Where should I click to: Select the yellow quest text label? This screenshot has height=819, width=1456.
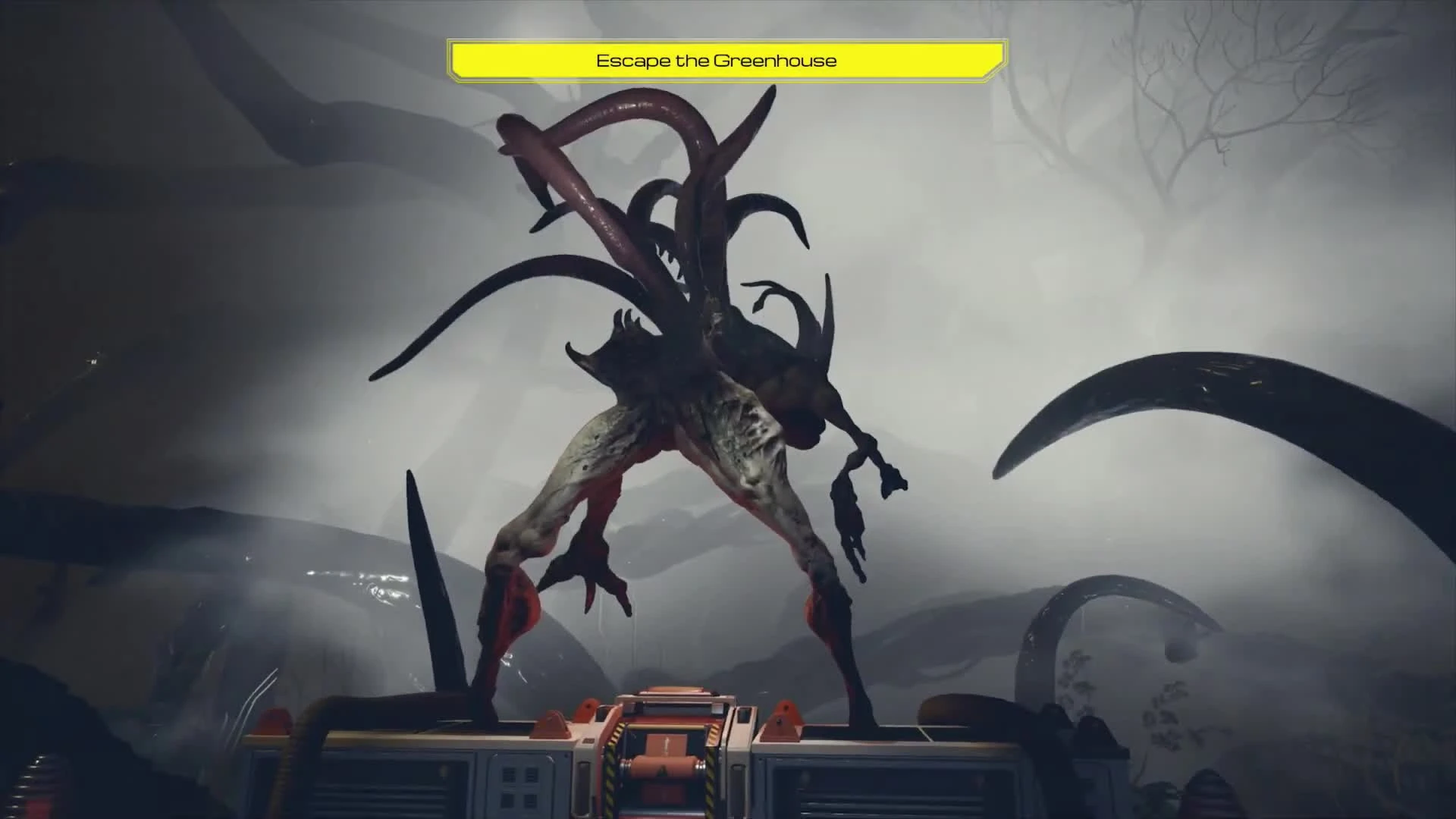(x=717, y=60)
